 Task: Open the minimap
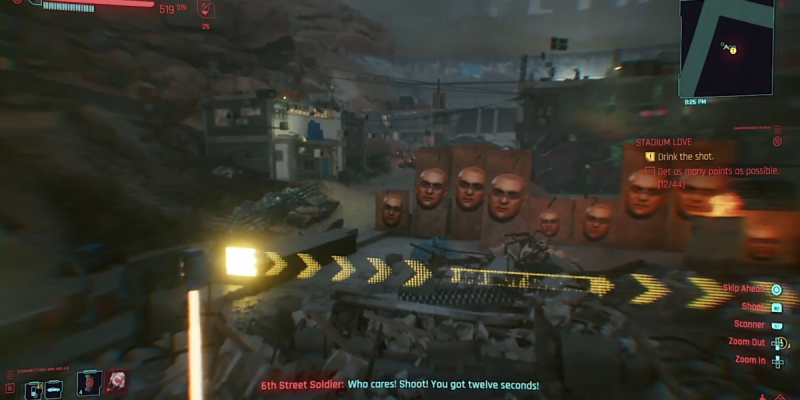tap(726, 47)
